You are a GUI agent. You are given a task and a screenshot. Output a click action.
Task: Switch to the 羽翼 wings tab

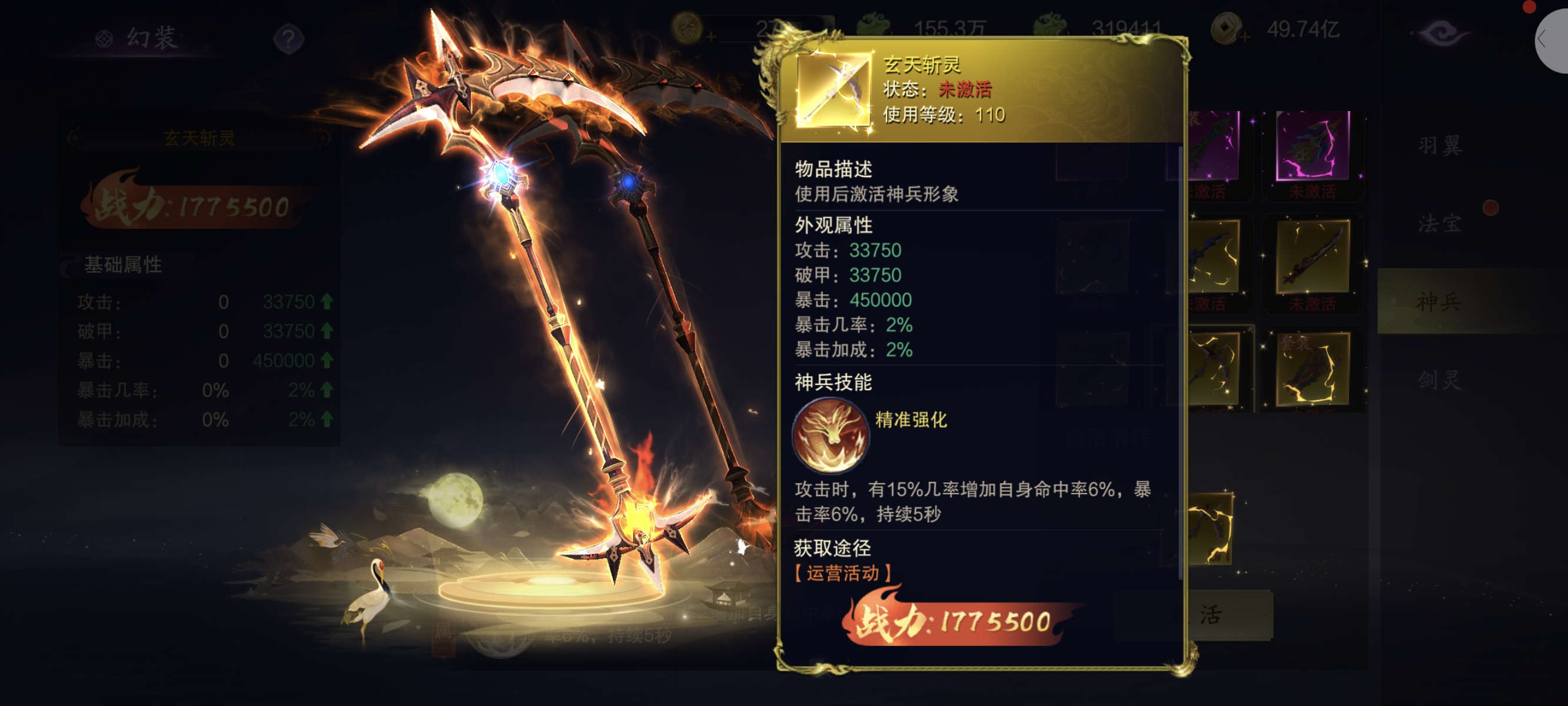tap(1439, 145)
